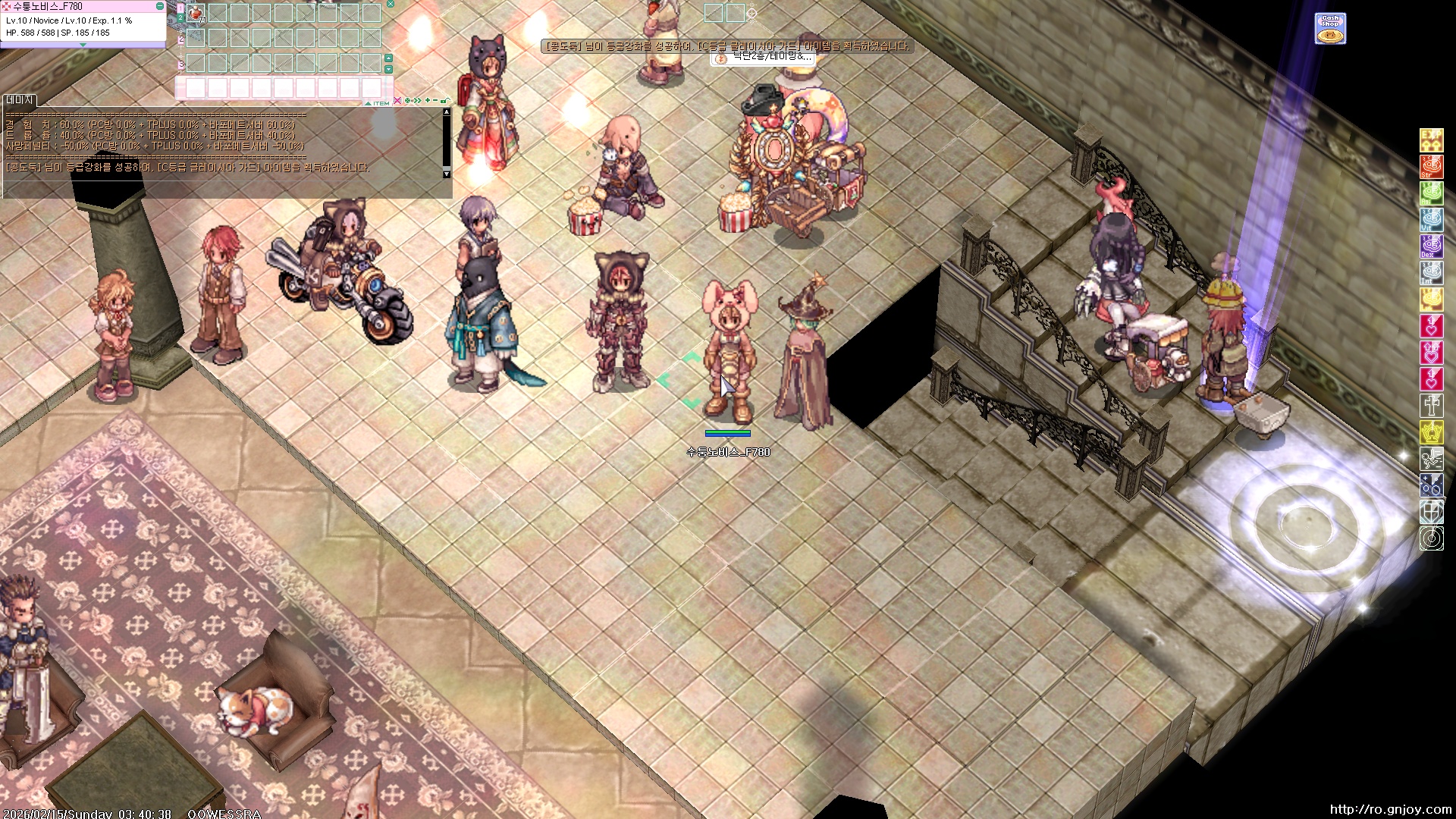This screenshot has width=1456, height=819.
Task: Click the EXP boost buff icon
Action: 1431,140
